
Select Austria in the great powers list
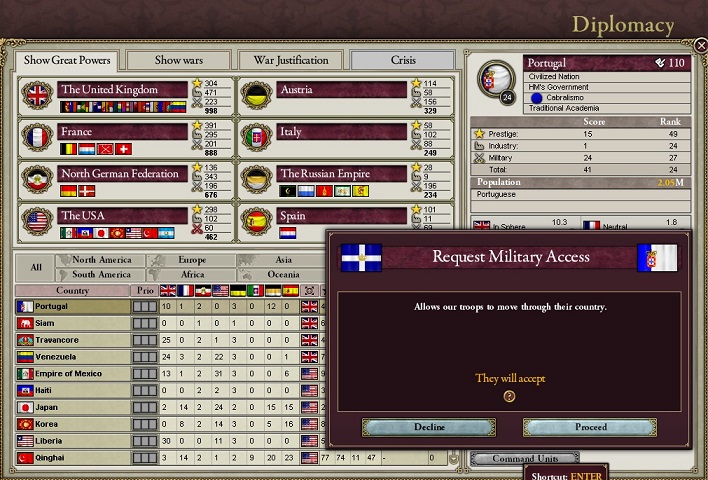pos(340,90)
